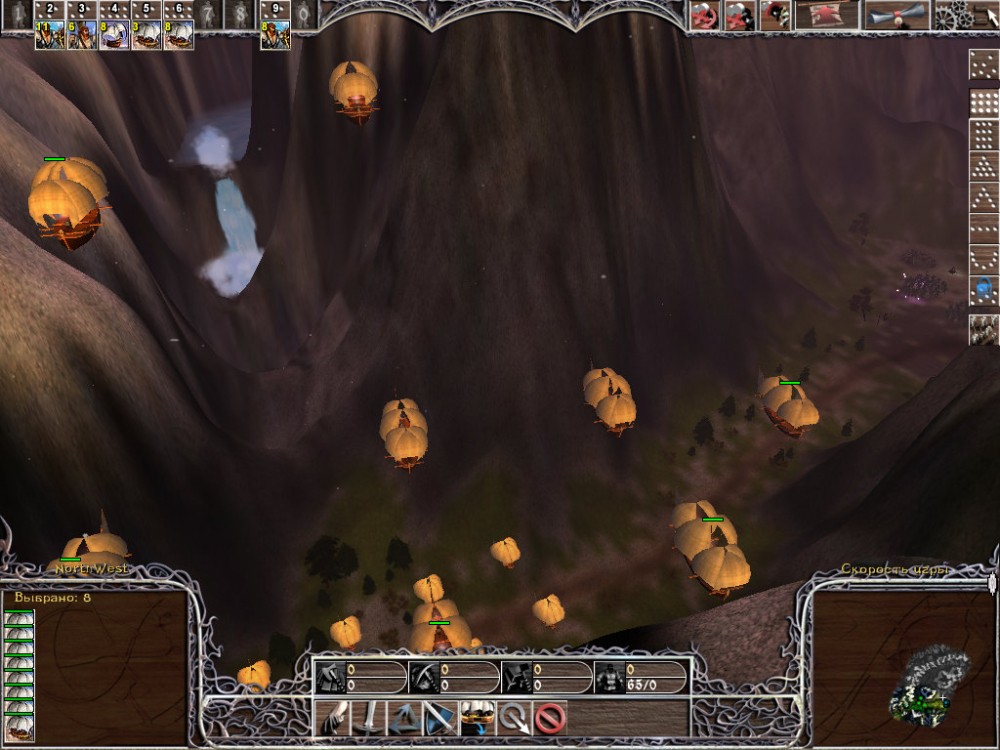Choose the hollow wedge formation
The image size is (1000, 750).
tap(984, 198)
